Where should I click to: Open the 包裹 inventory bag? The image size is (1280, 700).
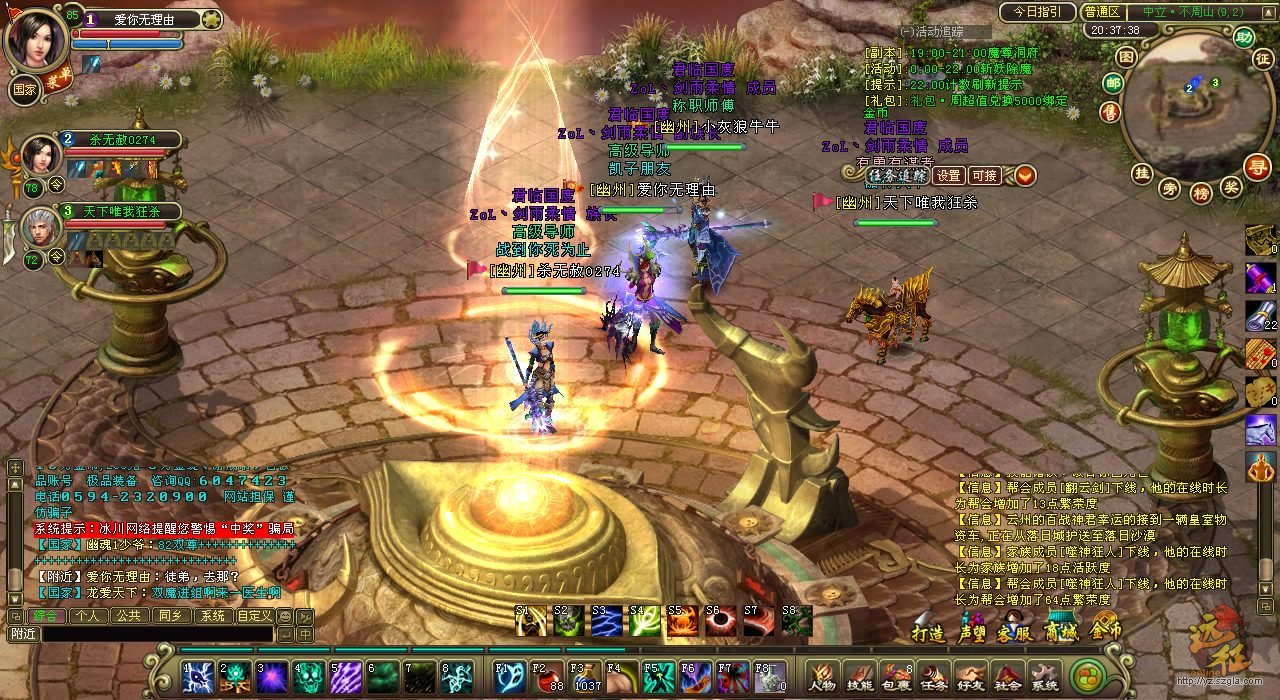coord(895,677)
